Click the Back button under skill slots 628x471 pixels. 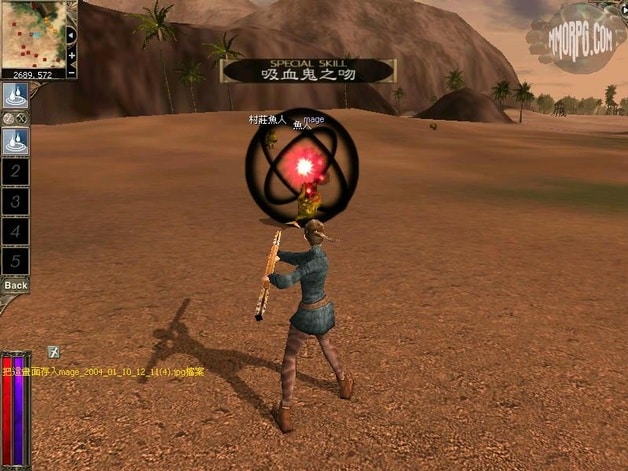[15, 285]
